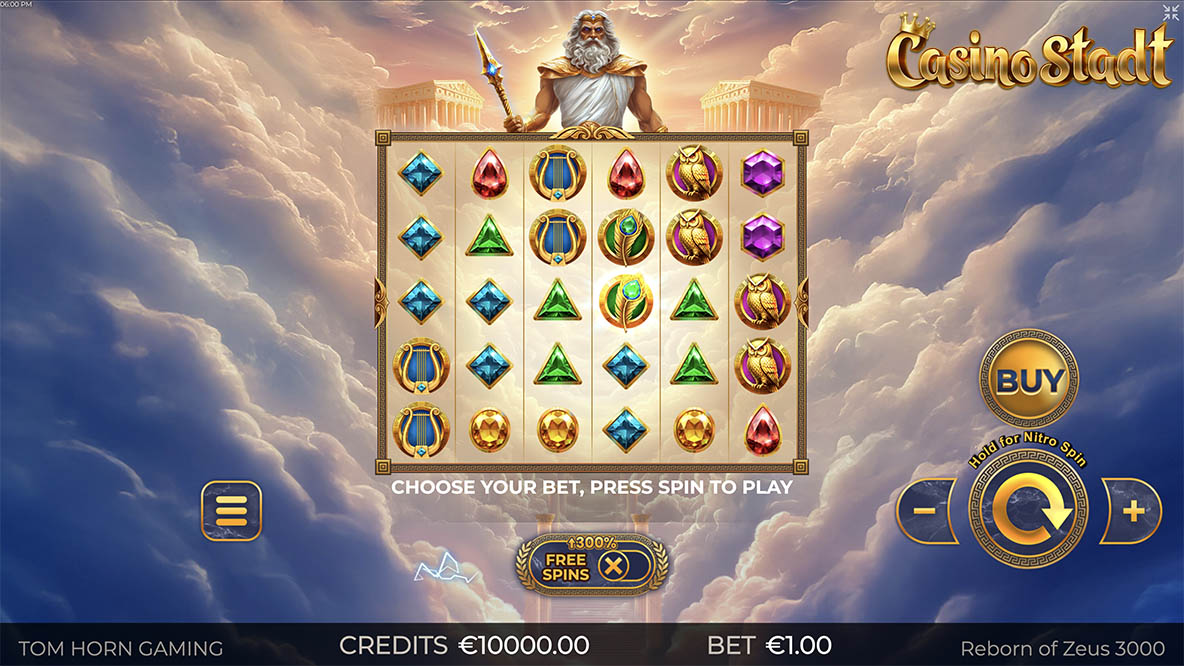Toggle the 300% Free Spins switch

point(613,566)
